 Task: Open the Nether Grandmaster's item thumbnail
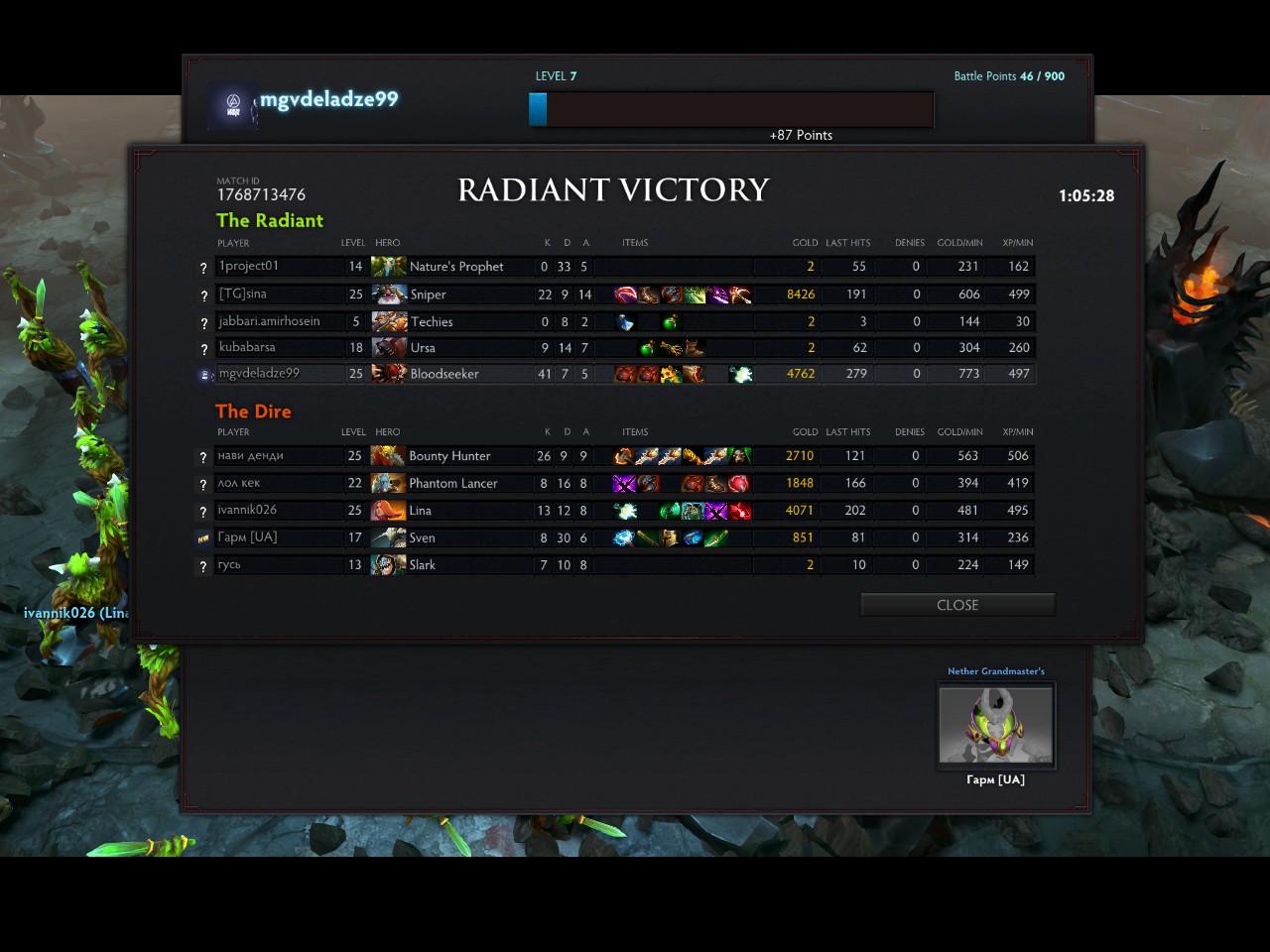996,724
